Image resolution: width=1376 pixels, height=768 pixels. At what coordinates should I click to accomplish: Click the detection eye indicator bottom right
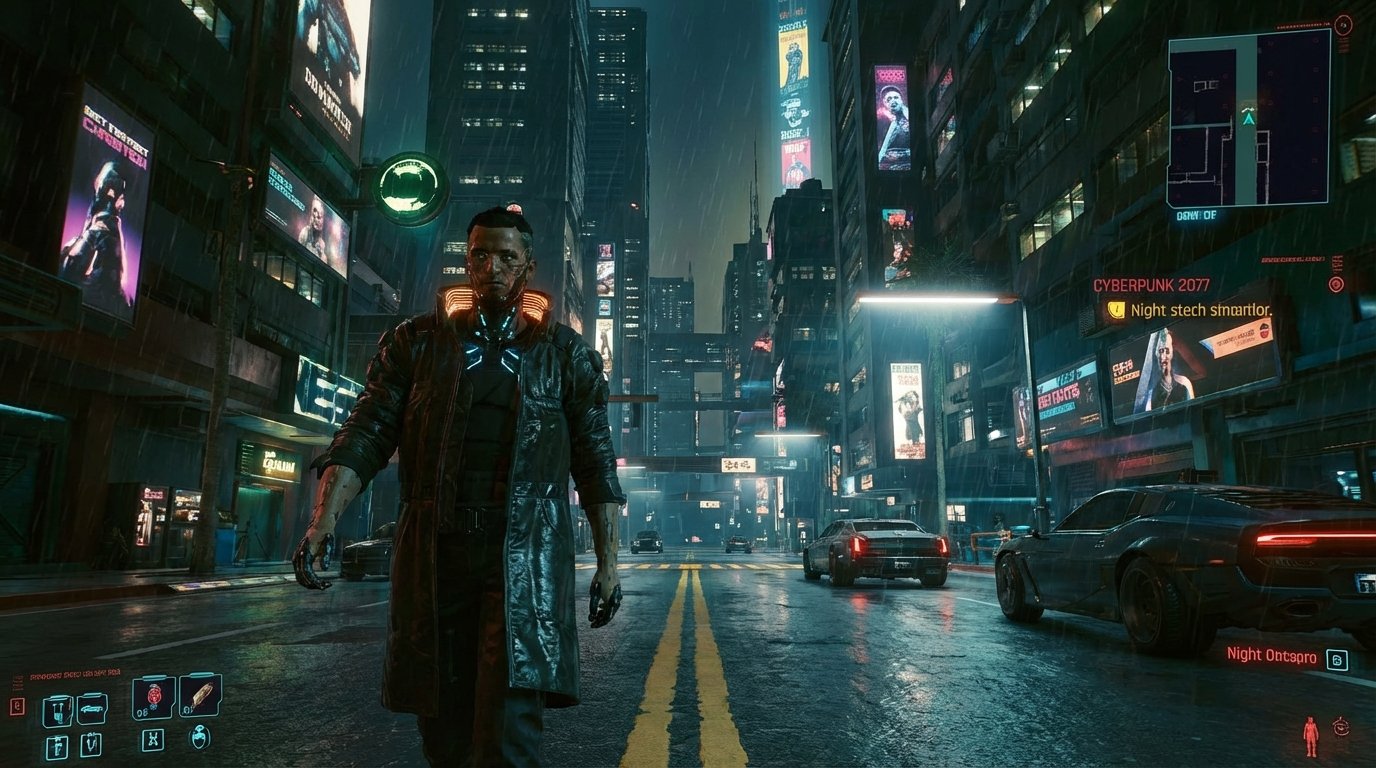pyautogui.click(x=1341, y=727)
